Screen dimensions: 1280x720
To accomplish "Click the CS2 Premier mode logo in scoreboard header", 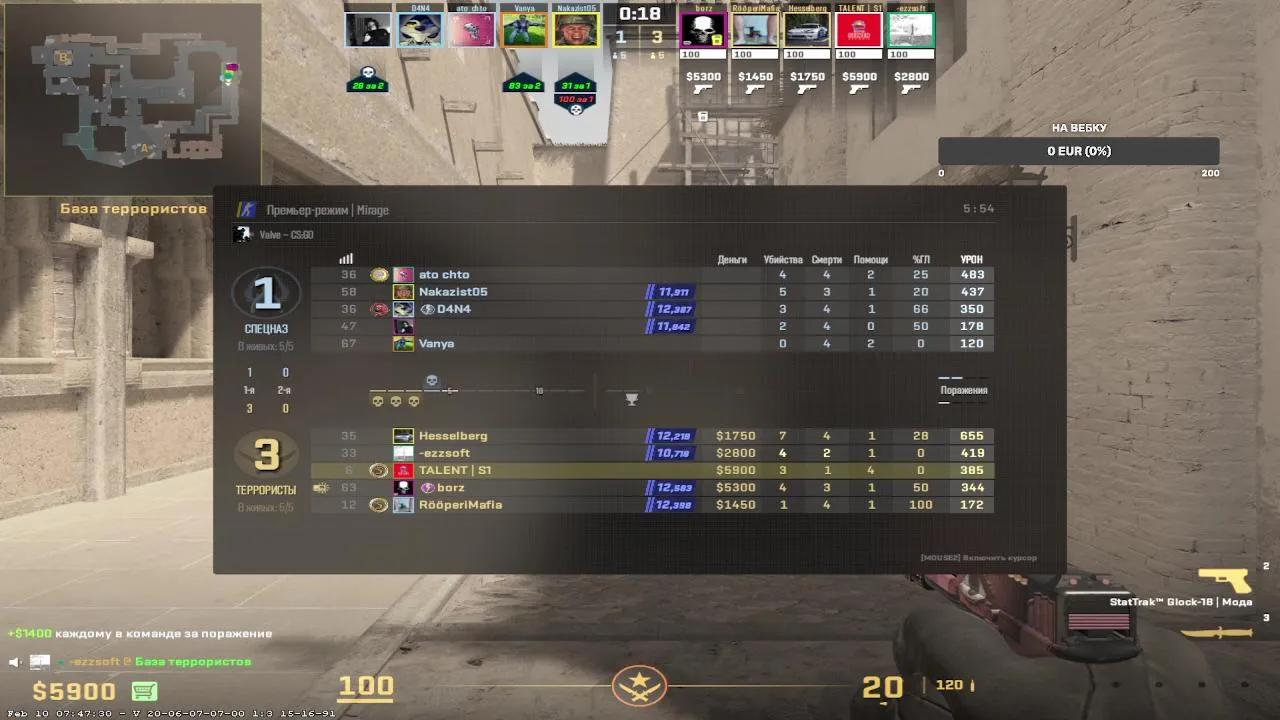I will (x=248, y=210).
